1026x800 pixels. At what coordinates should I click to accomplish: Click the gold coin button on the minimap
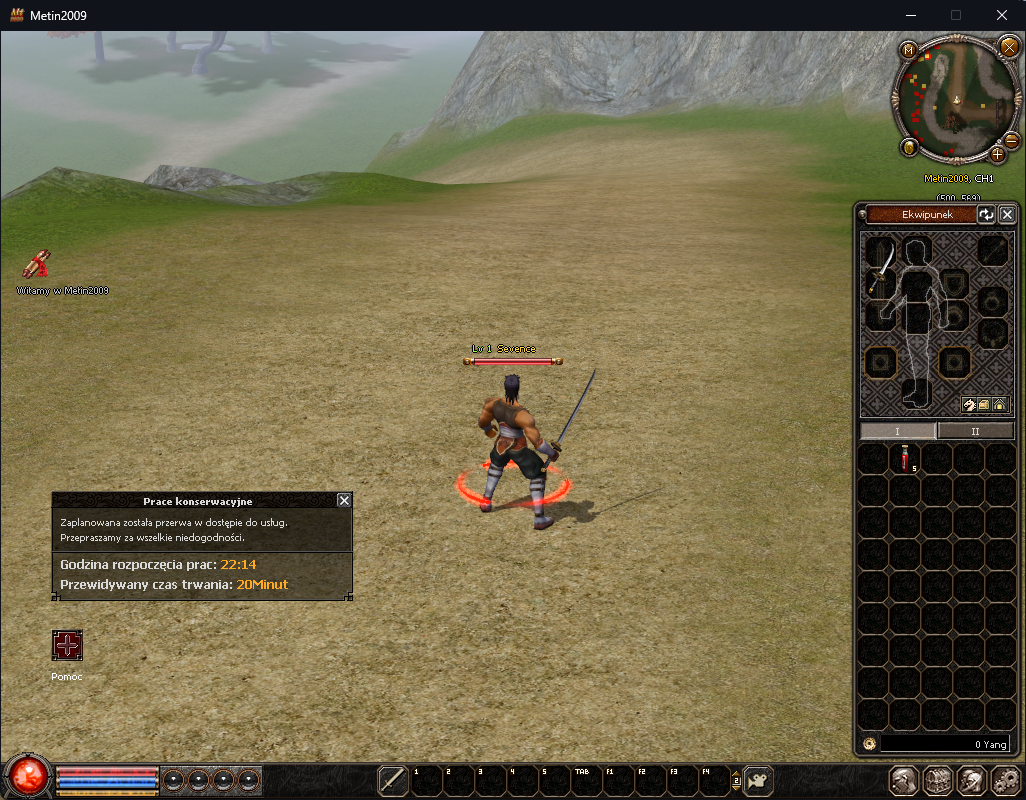point(908,148)
